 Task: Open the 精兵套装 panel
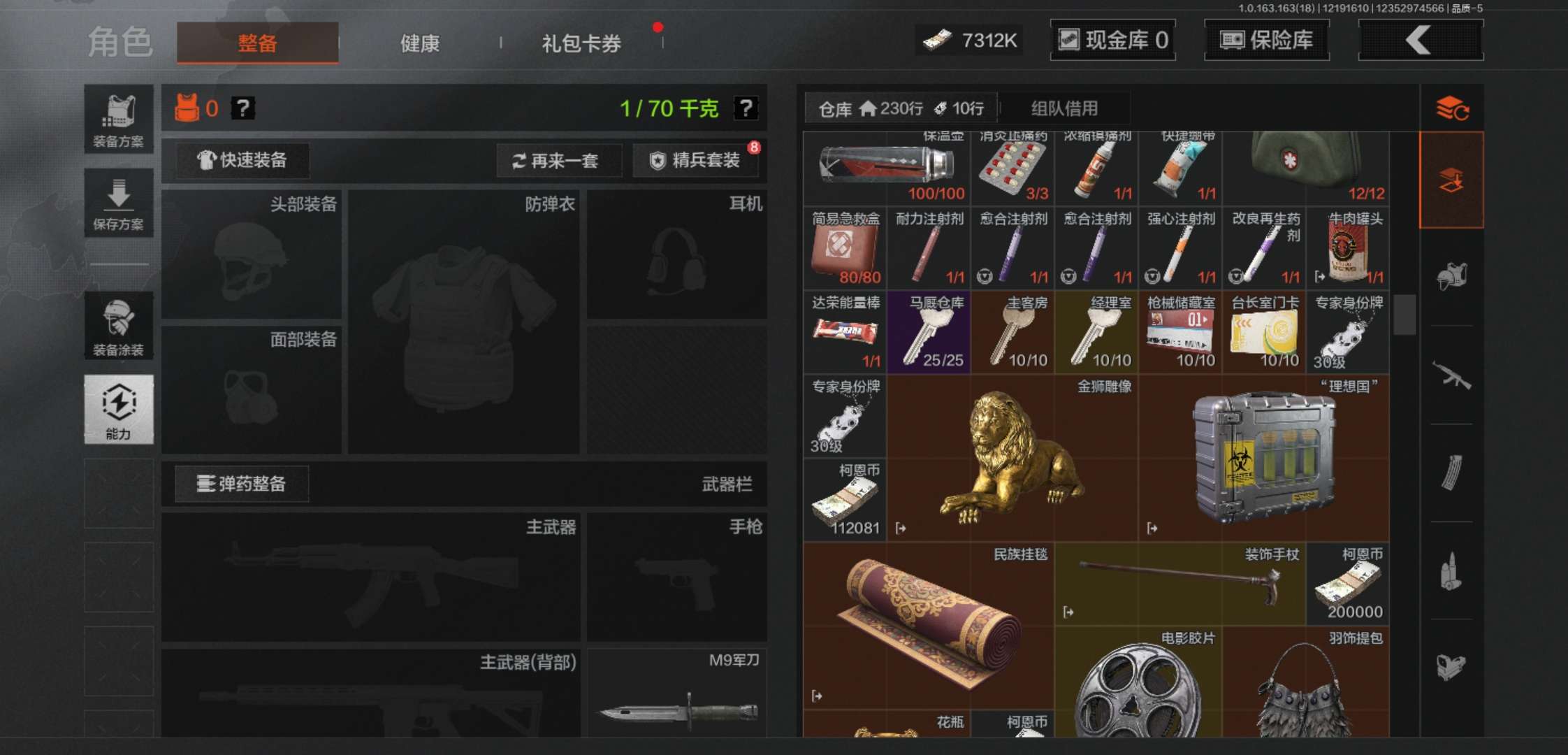(x=696, y=161)
